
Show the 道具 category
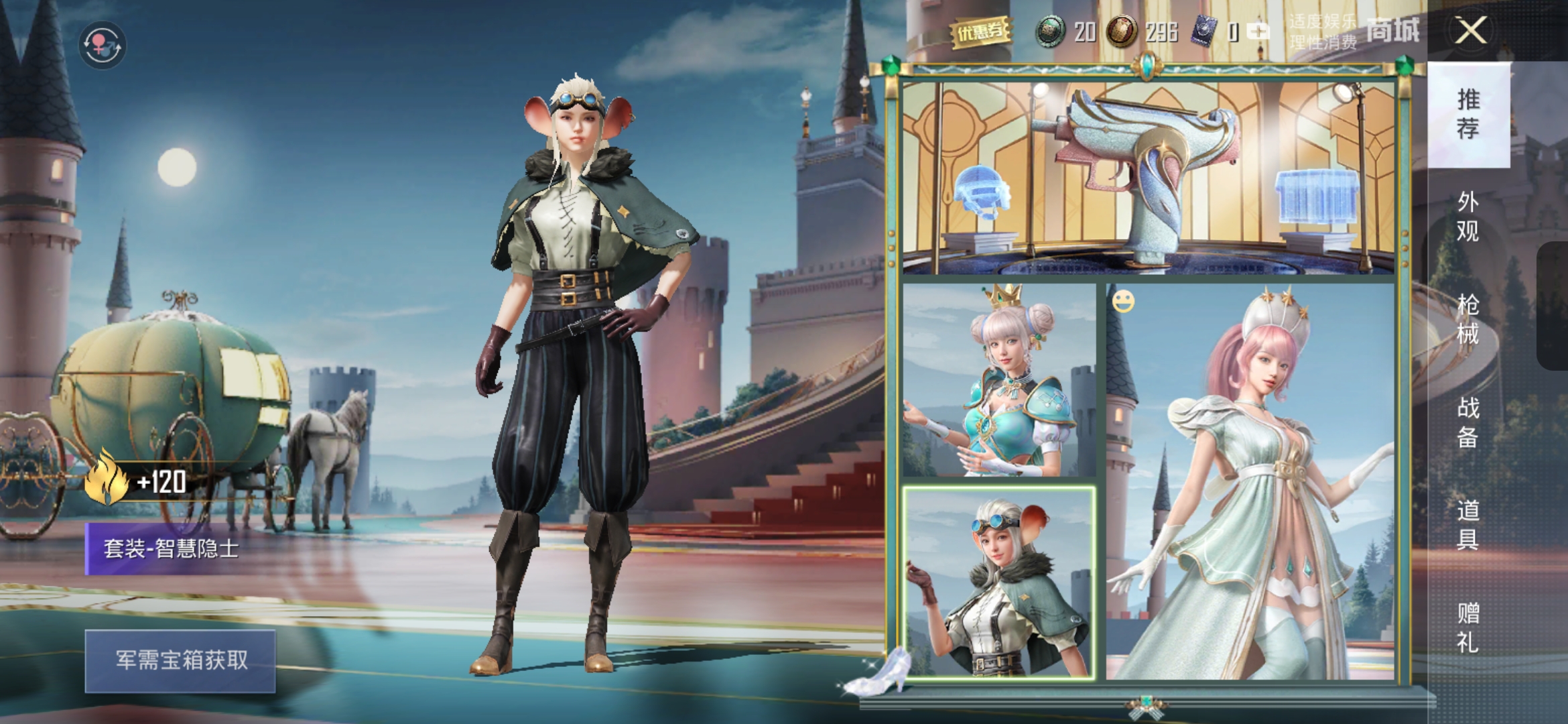point(1468,525)
